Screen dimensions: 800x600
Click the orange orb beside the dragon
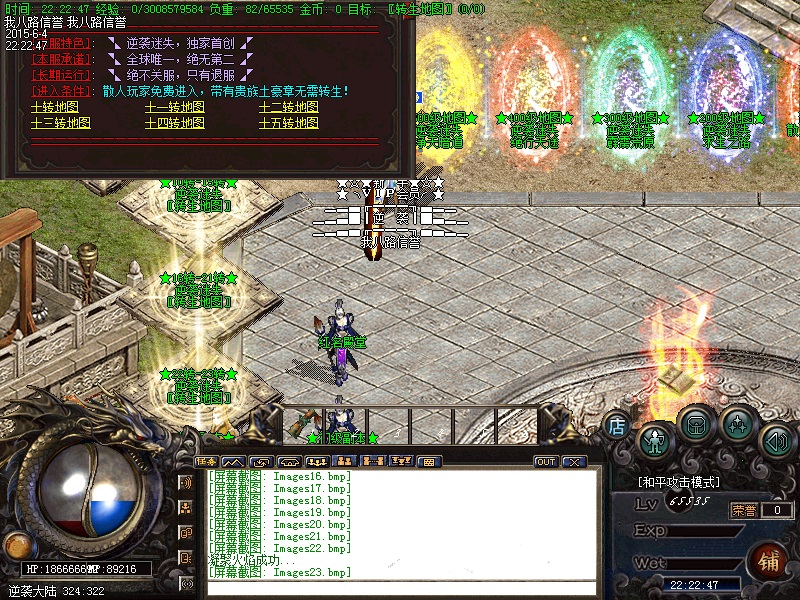tap(17, 546)
